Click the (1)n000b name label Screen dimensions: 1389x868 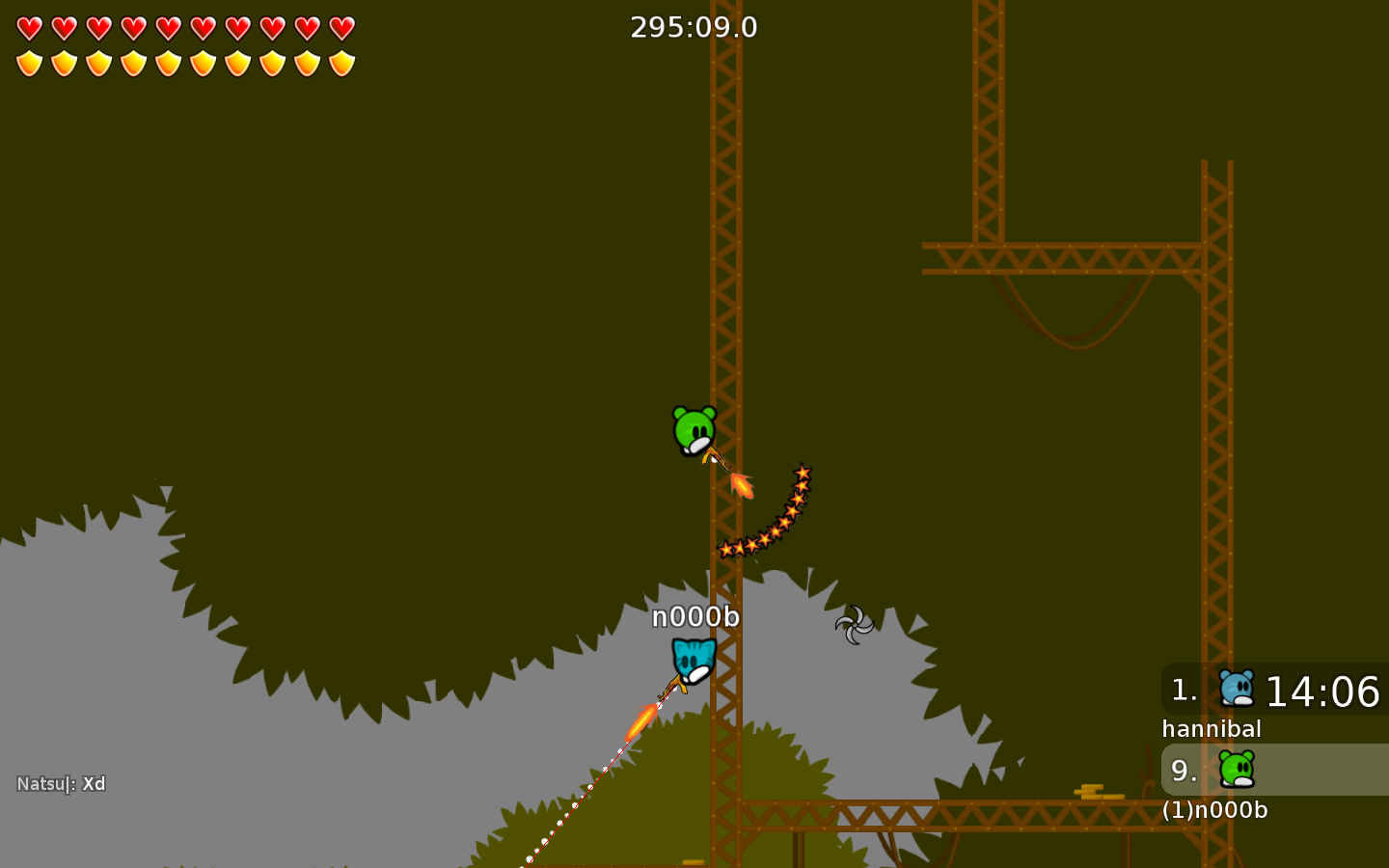click(1215, 811)
